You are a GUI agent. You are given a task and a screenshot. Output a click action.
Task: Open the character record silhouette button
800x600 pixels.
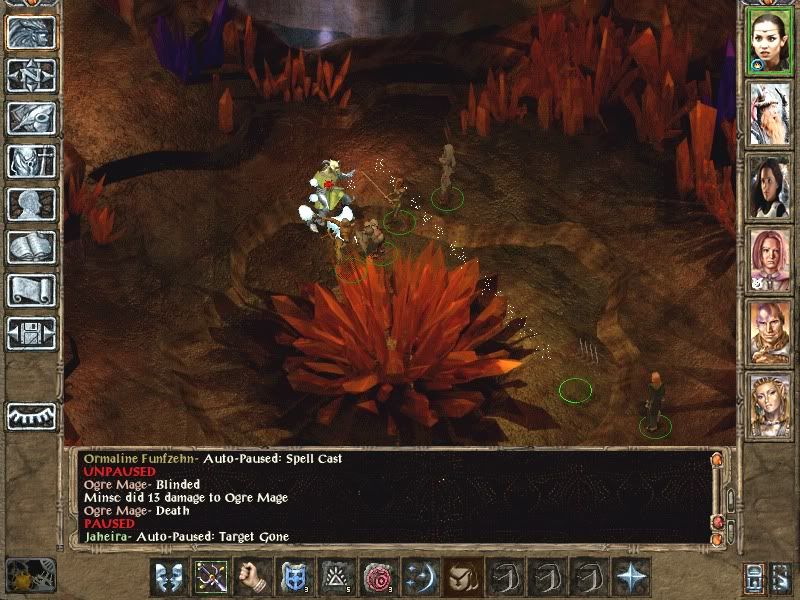pyautogui.click(x=31, y=204)
